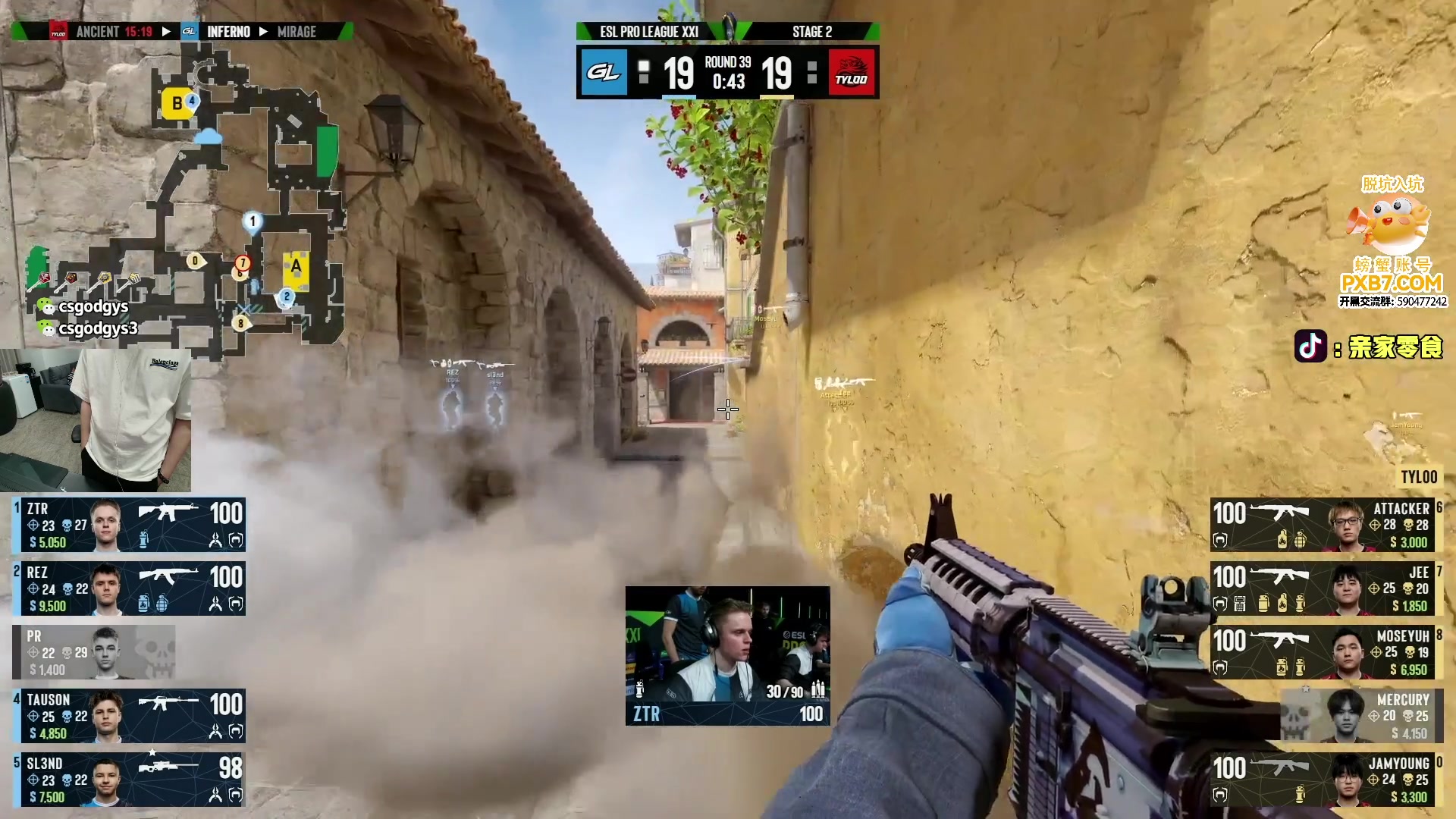This screenshot has width=1456, height=819.
Task: Select the TYLOO team logo on the scoreboard
Action: tap(852, 73)
